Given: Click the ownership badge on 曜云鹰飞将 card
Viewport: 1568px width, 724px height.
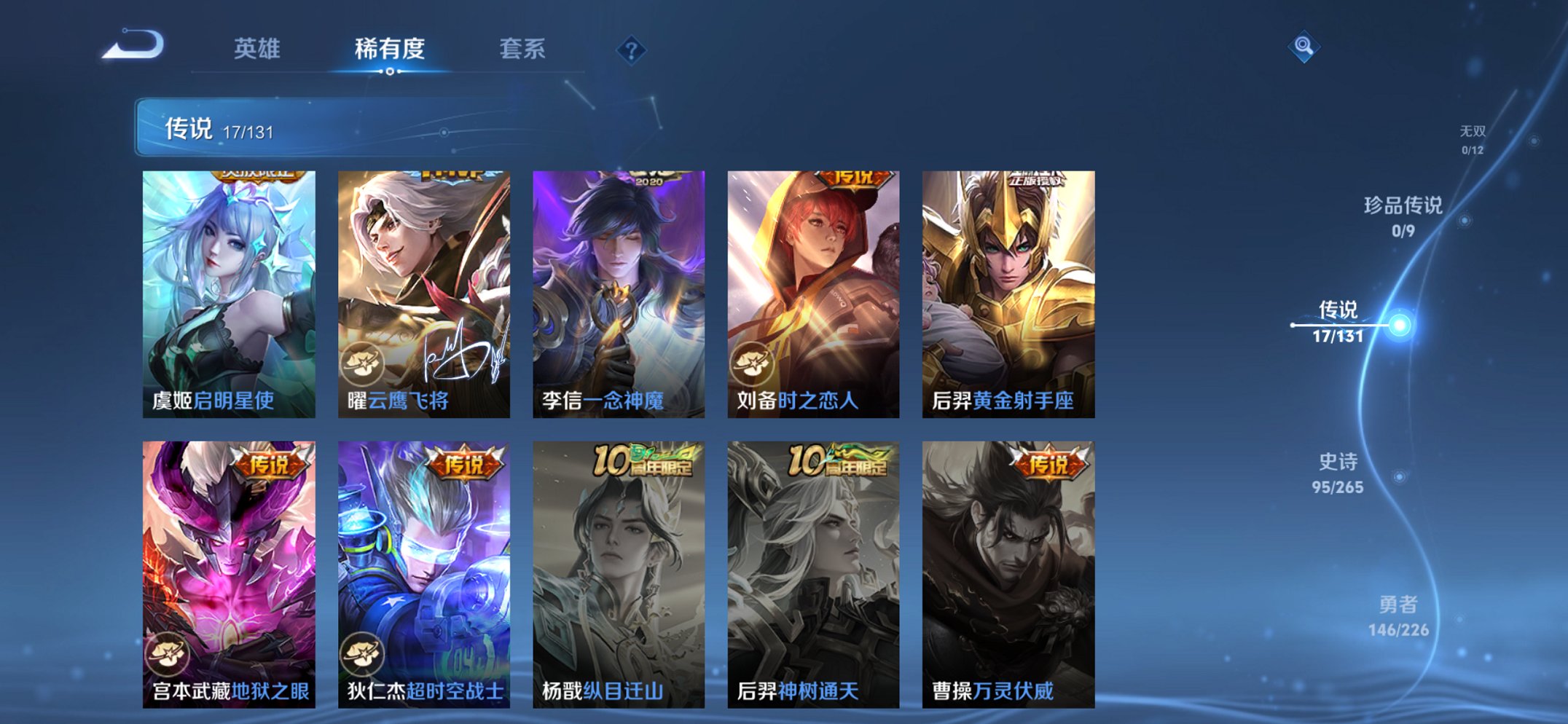Looking at the screenshot, I should pyautogui.click(x=361, y=355).
